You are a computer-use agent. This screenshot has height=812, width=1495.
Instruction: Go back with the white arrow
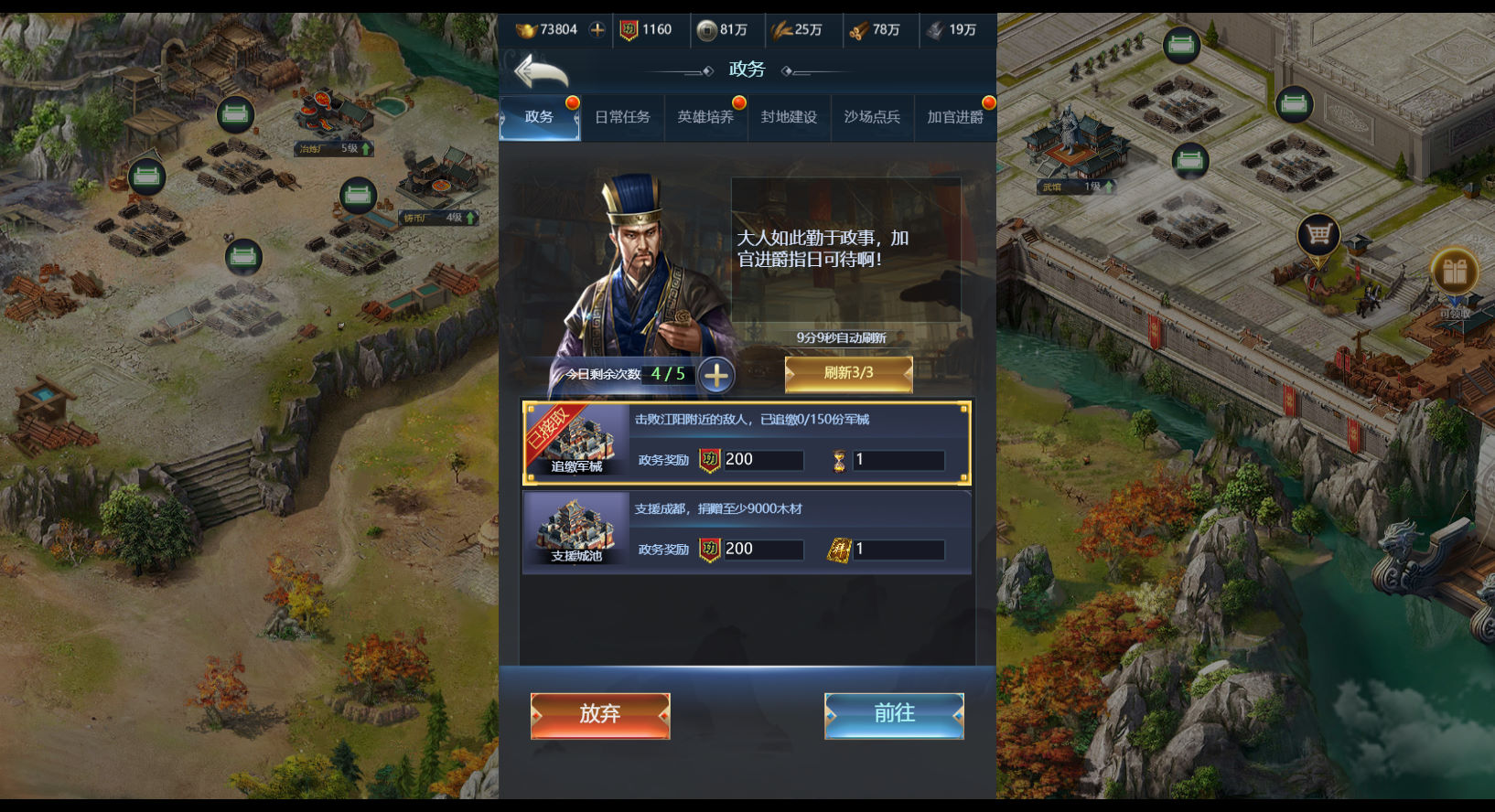[541, 71]
